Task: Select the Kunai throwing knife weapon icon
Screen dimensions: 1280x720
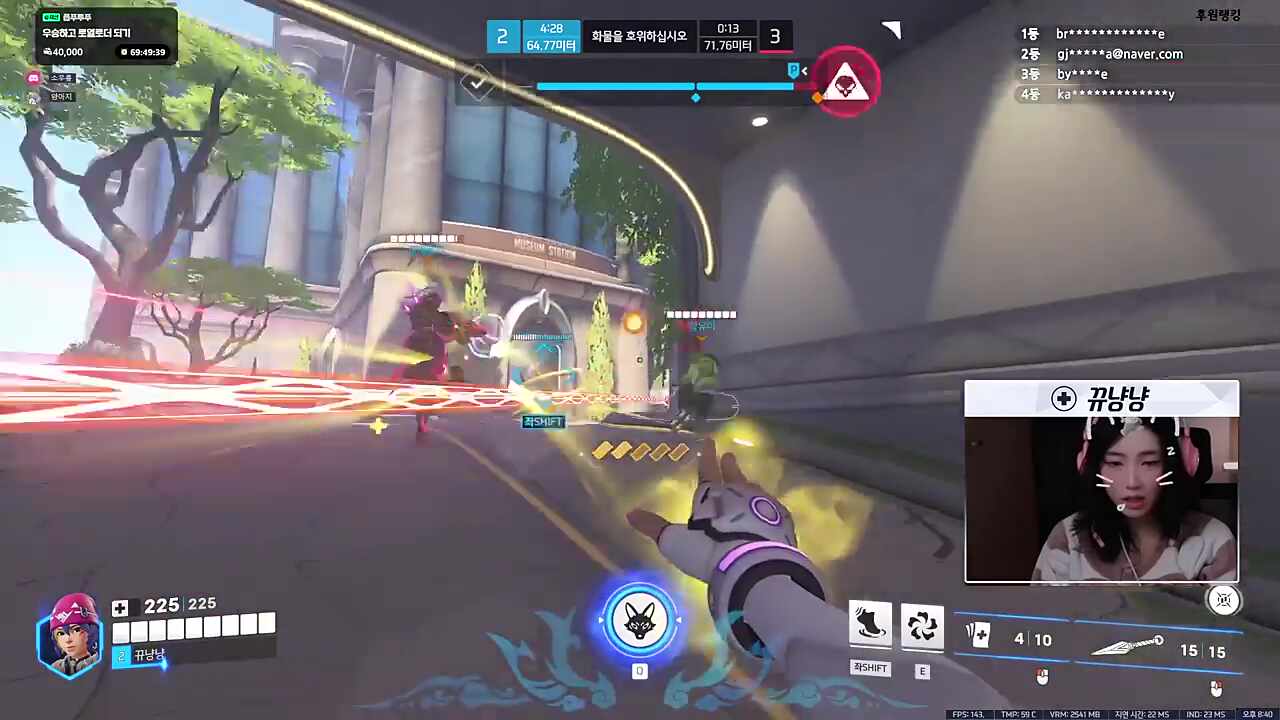Action: point(1127,645)
